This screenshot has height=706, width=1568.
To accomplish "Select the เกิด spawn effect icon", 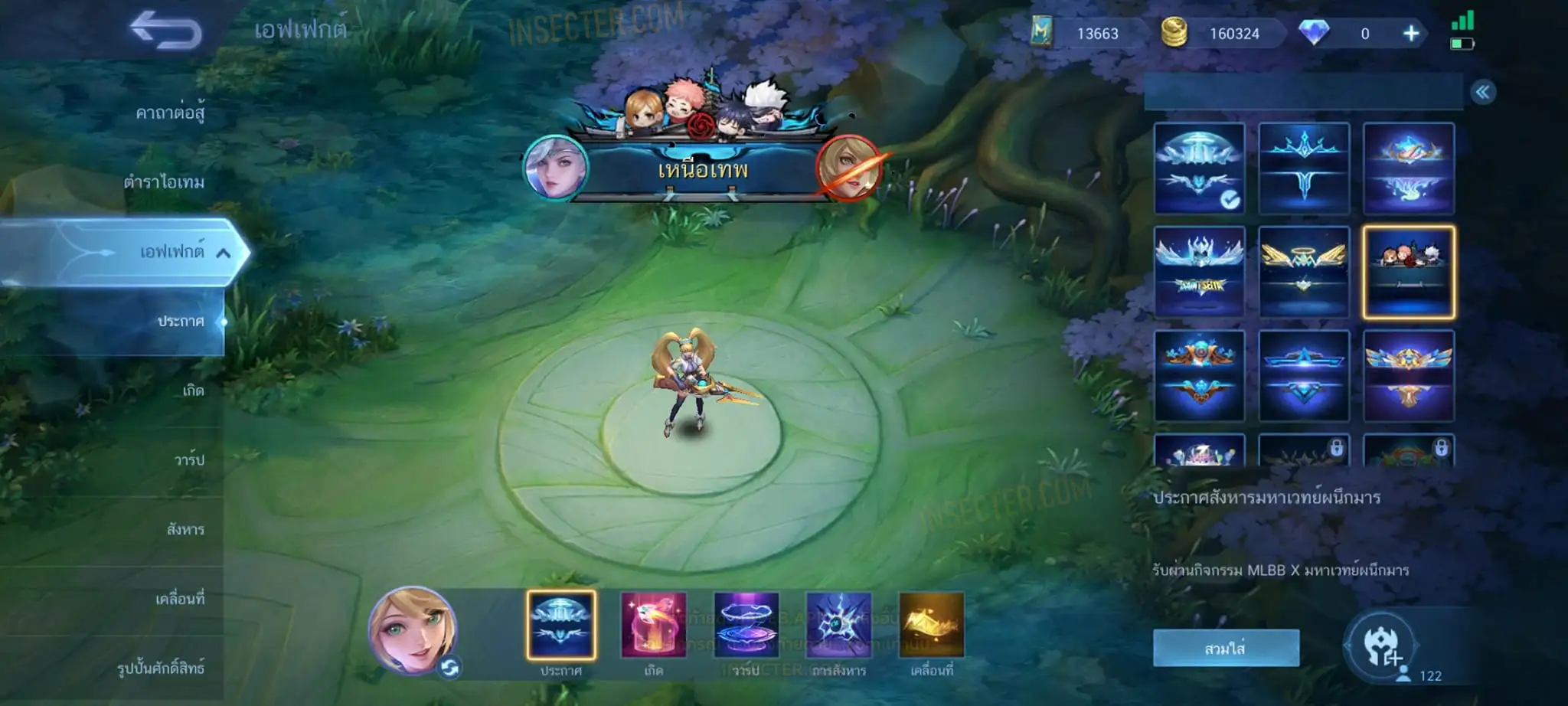I will [653, 626].
